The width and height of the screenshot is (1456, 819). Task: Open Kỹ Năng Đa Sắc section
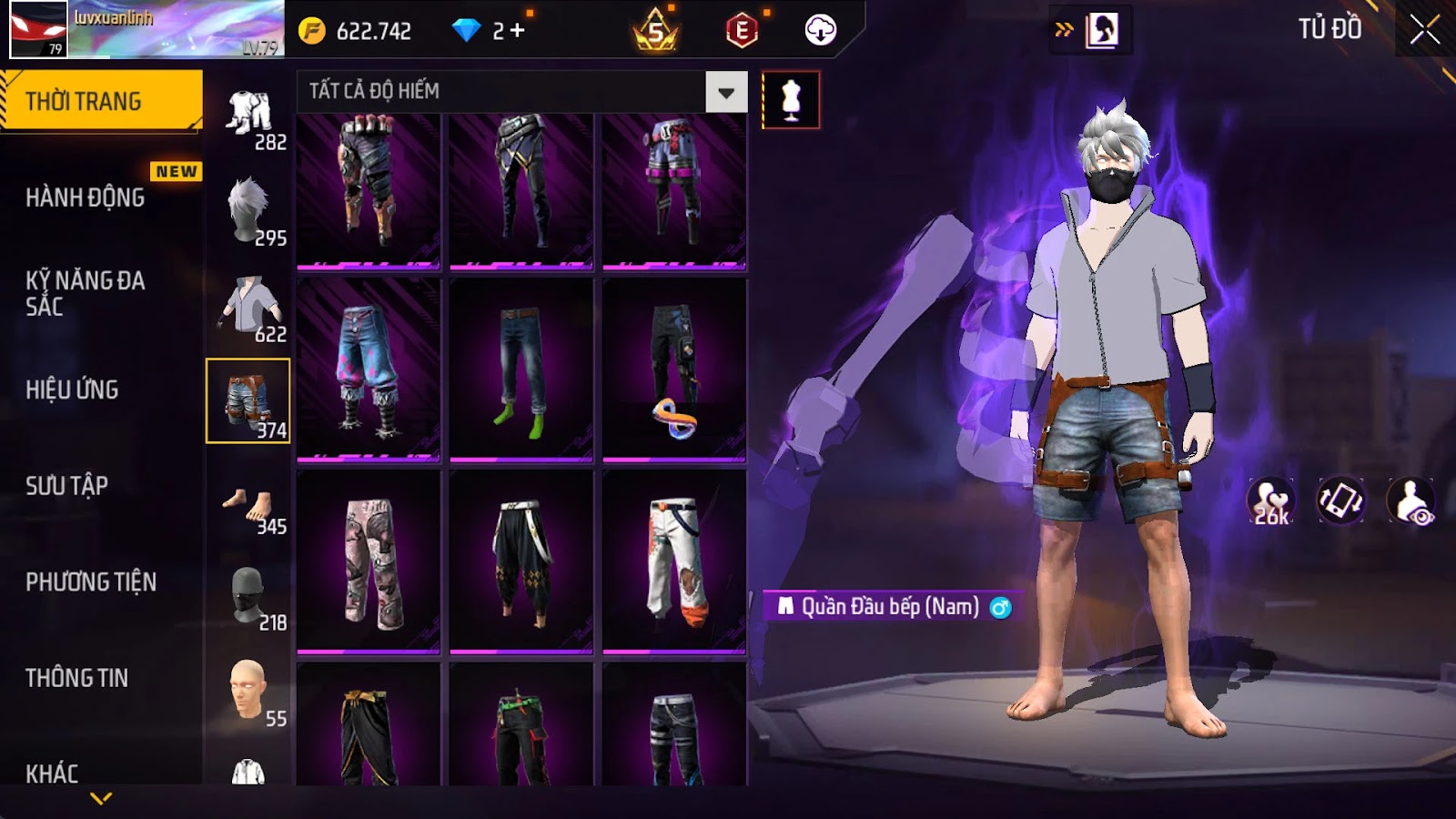point(86,293)
